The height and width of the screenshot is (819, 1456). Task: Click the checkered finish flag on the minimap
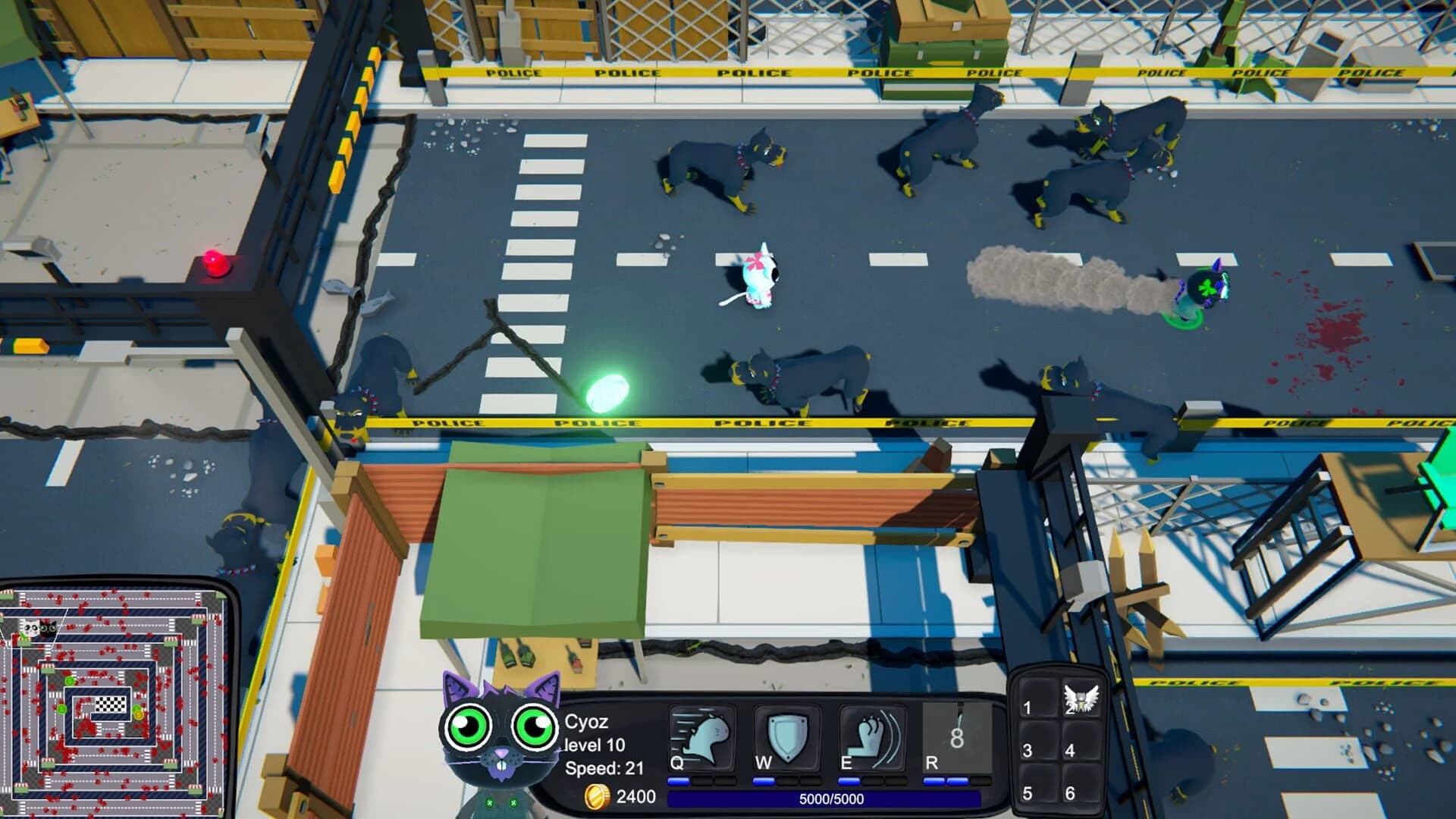[110, 705]
